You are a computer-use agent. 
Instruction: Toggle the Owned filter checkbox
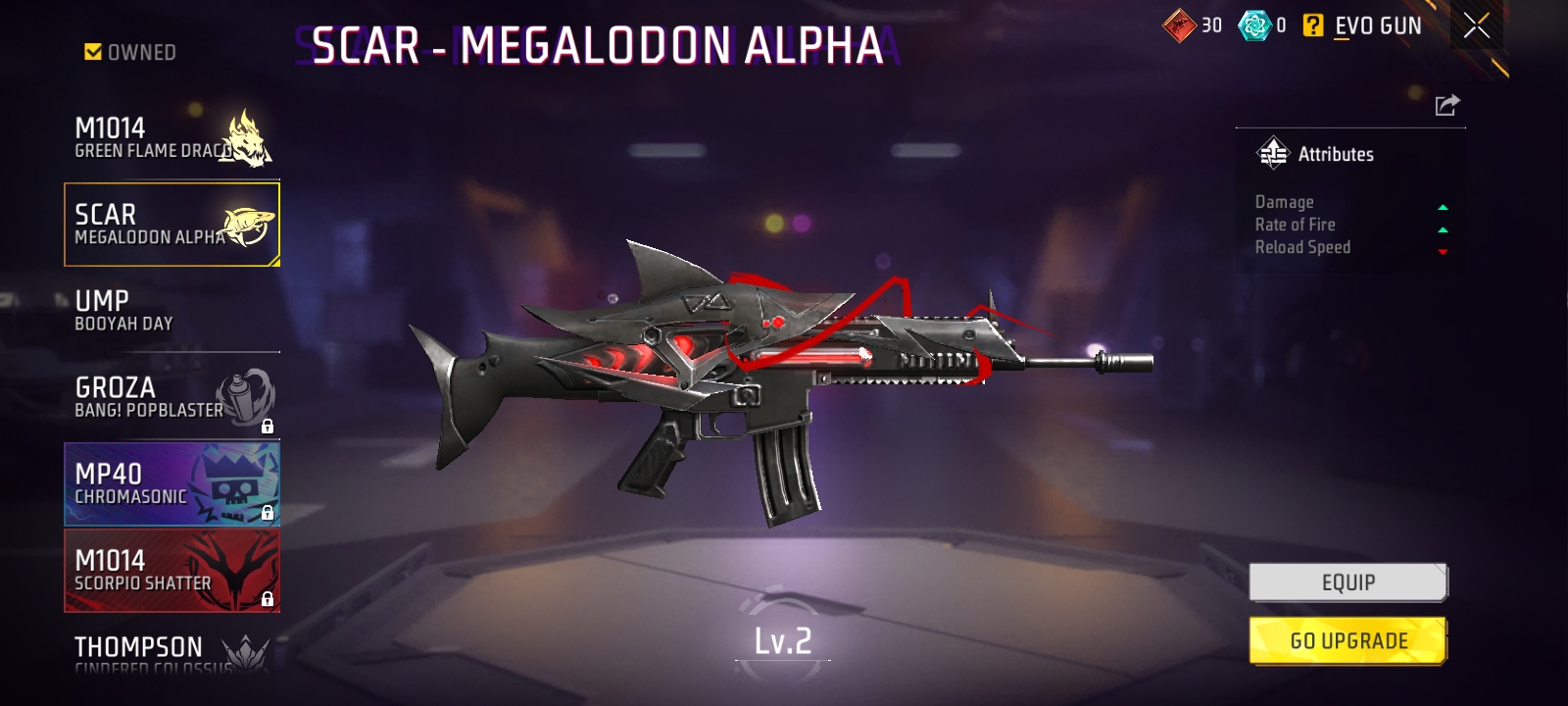[x=94, y=52]
